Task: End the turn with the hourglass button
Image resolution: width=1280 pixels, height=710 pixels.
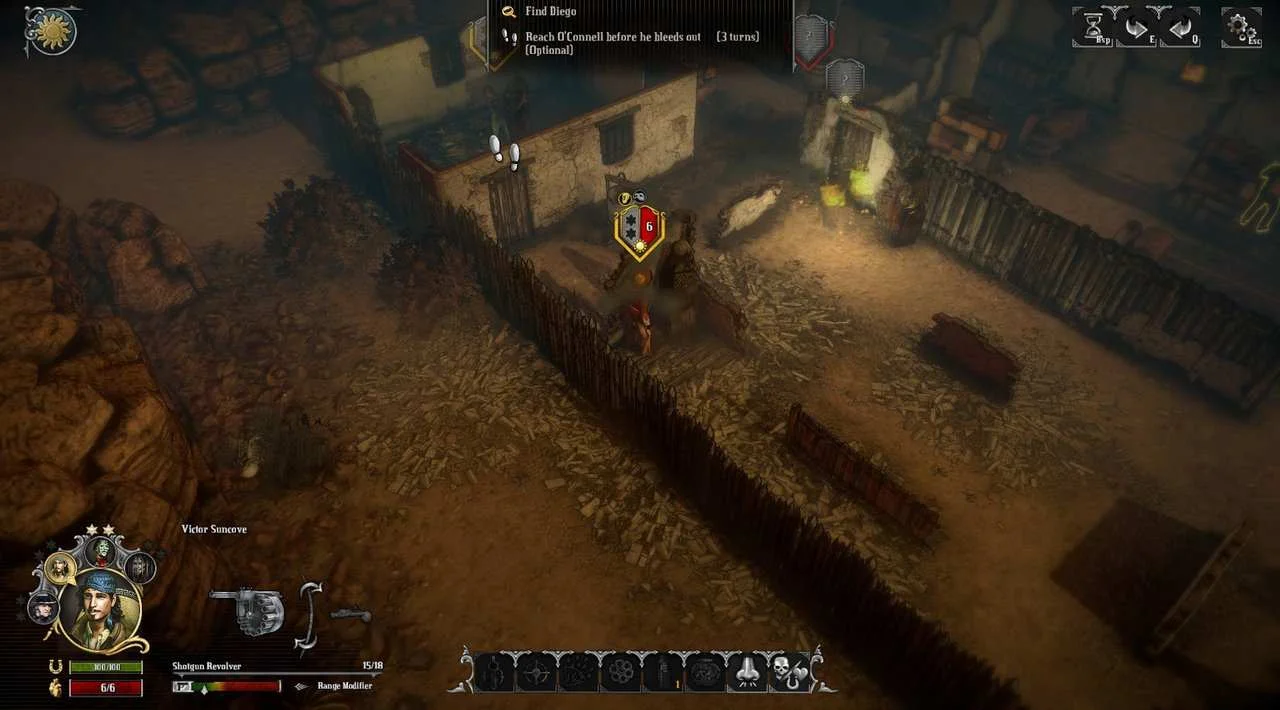Action: tap(1092, 26)
